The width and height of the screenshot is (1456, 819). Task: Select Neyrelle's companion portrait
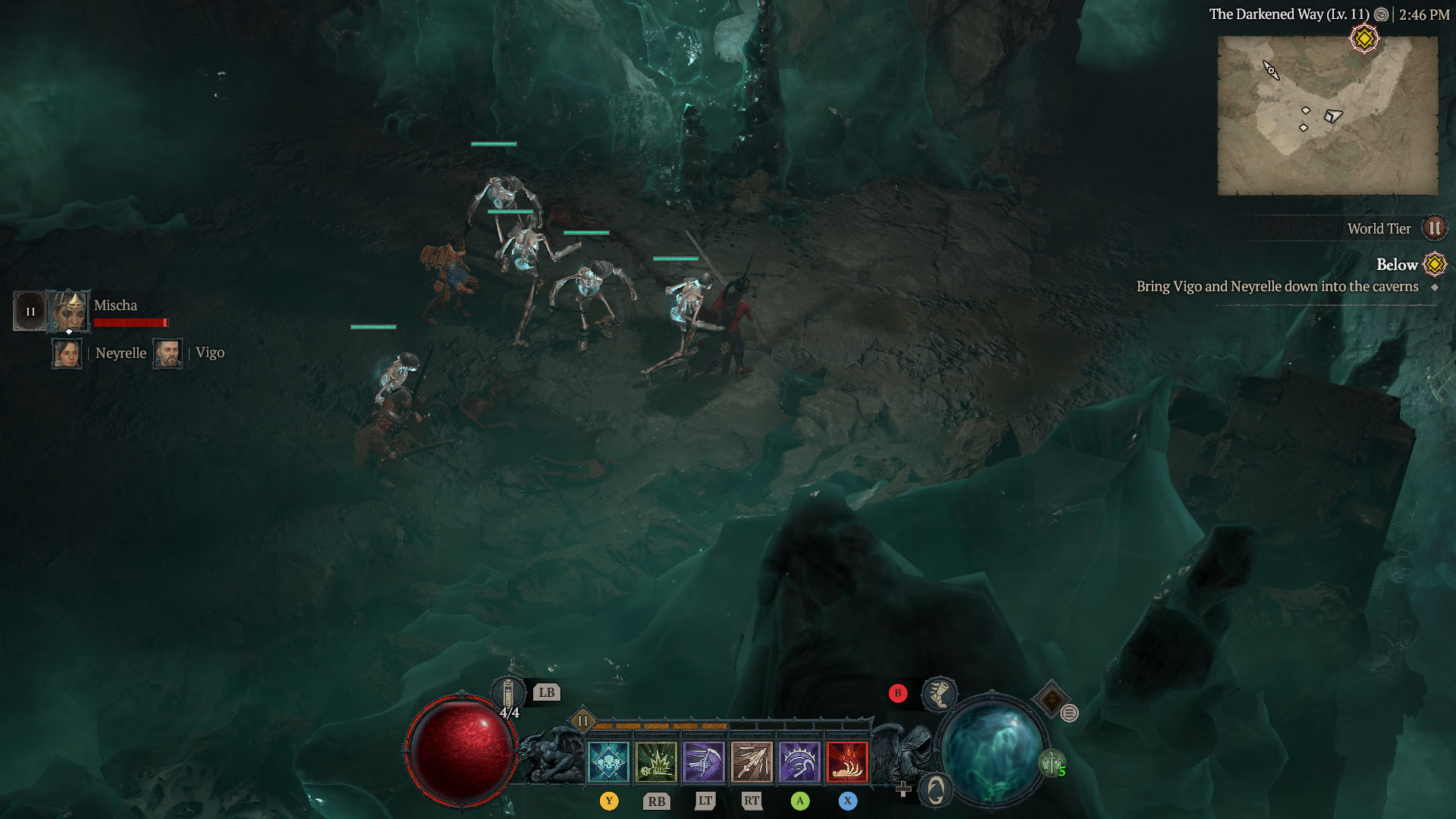67,353
